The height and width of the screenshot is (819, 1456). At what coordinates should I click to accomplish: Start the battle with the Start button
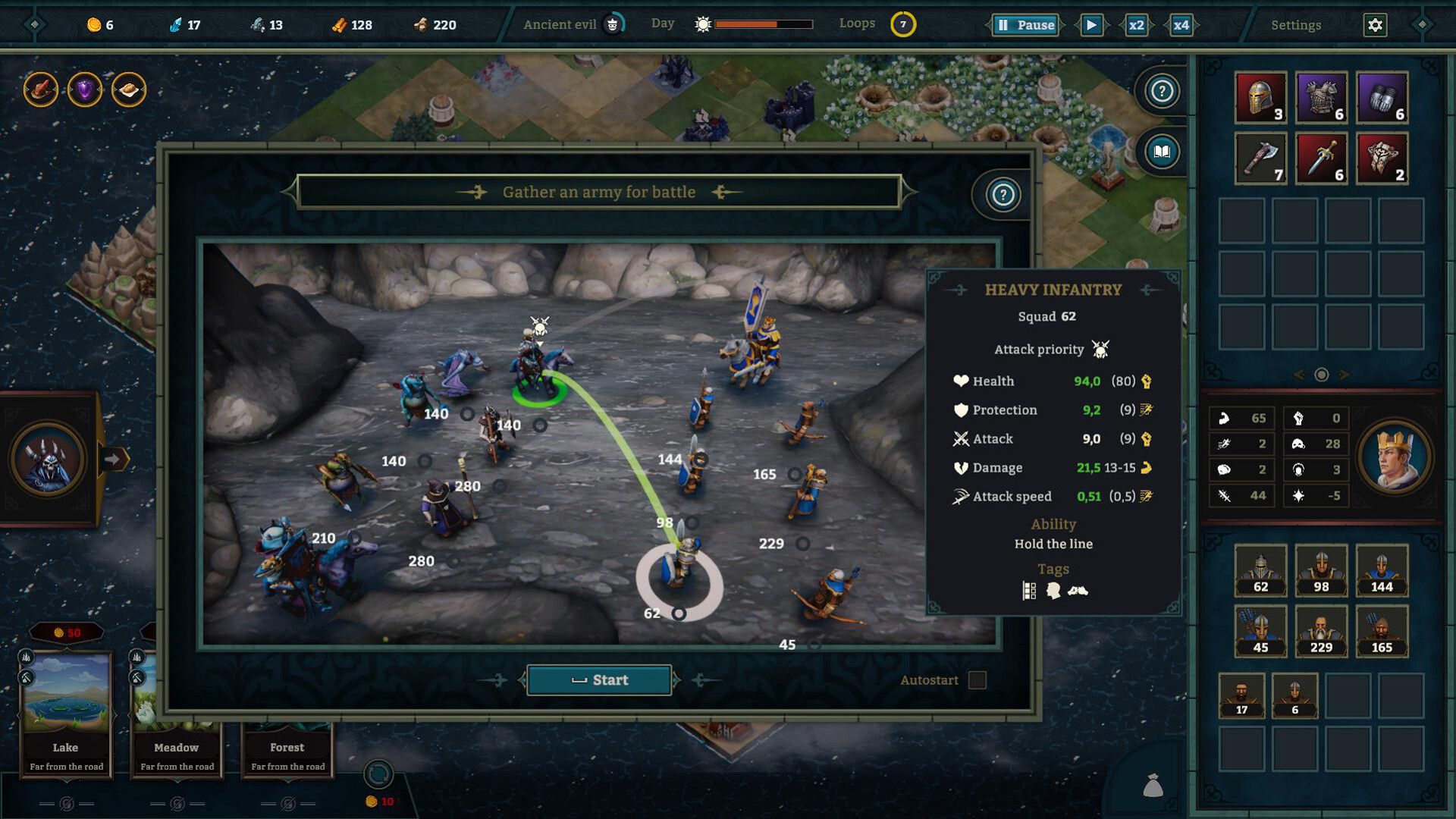pyautogui.click(x=599, y=680)
